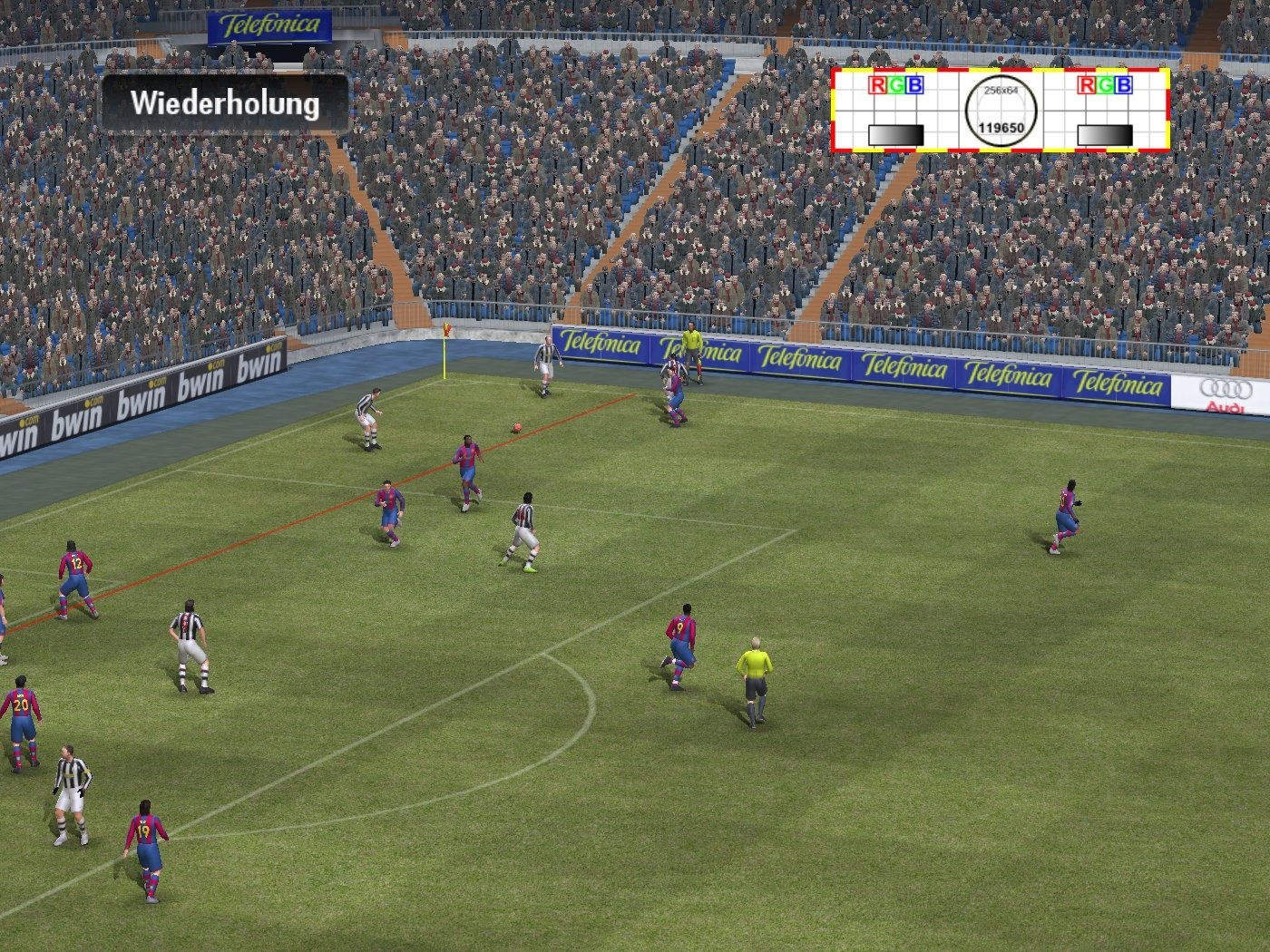
Task: Select the red R indicator in left RGB panel
Action: tap(877, 83)
